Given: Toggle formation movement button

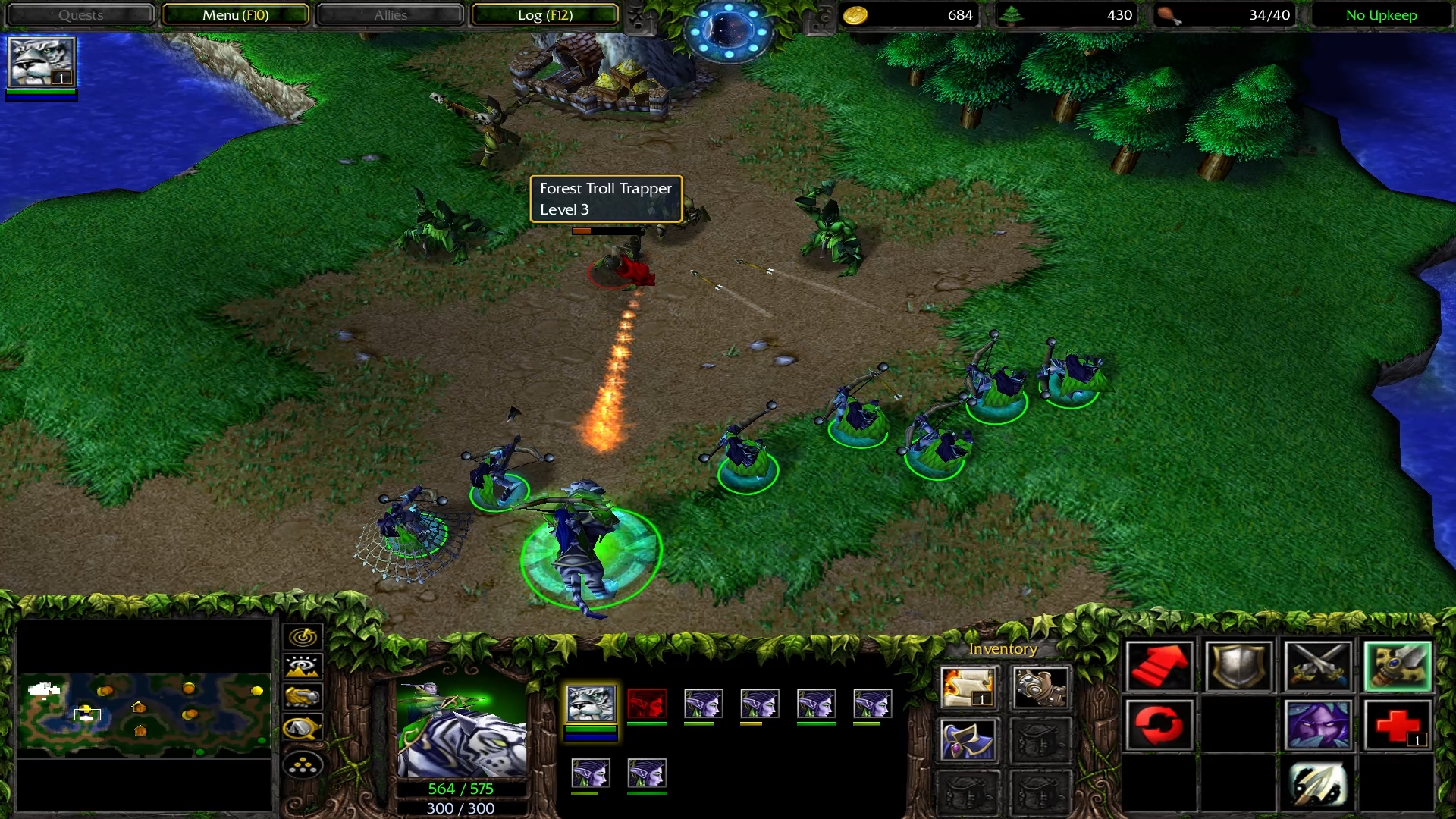Looking at the screenshot, I should tap(303, 765).
